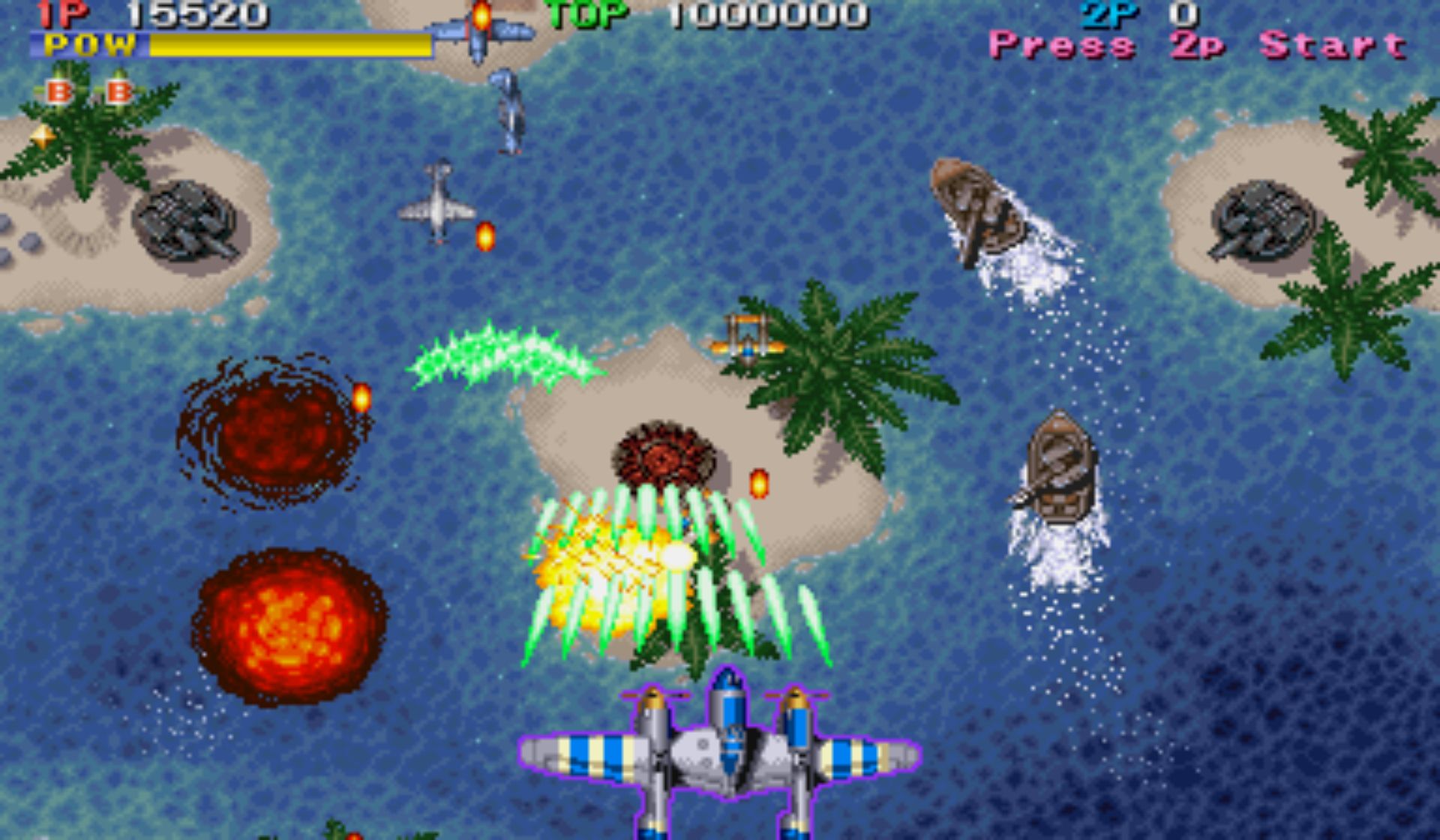Screen dimensions: 1440x840
Task: Click the gold diamond icon below the bombs
Action: (43, 136)
